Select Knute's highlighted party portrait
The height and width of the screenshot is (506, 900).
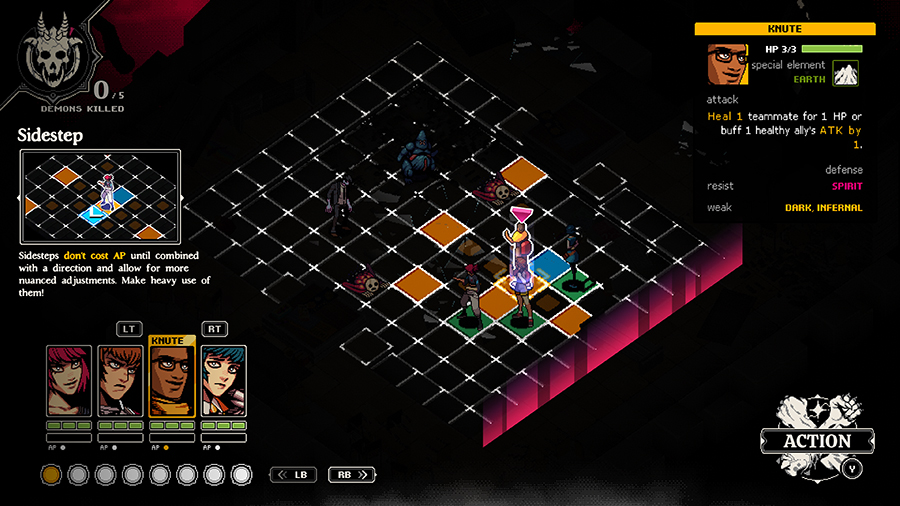[x=171, y=381]
